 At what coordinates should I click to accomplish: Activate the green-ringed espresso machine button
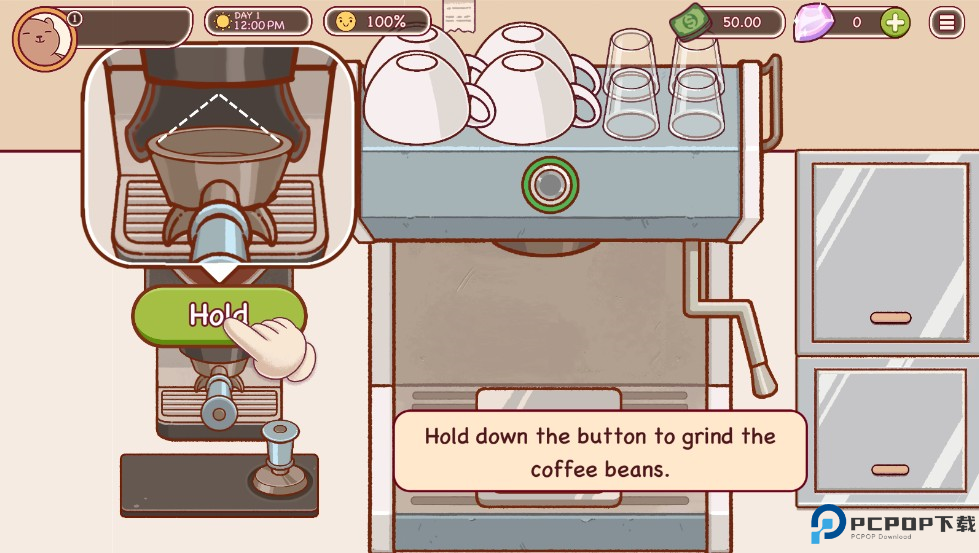pos(549,184)
